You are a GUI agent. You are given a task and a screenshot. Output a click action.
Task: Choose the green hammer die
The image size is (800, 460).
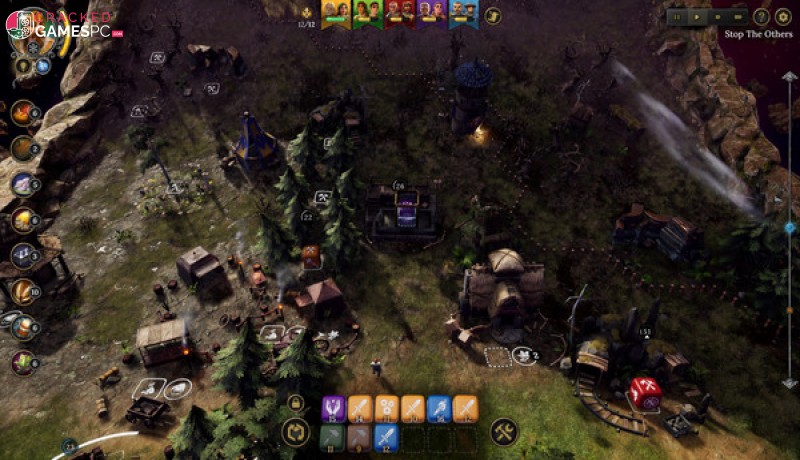click(x=333, y=436)
